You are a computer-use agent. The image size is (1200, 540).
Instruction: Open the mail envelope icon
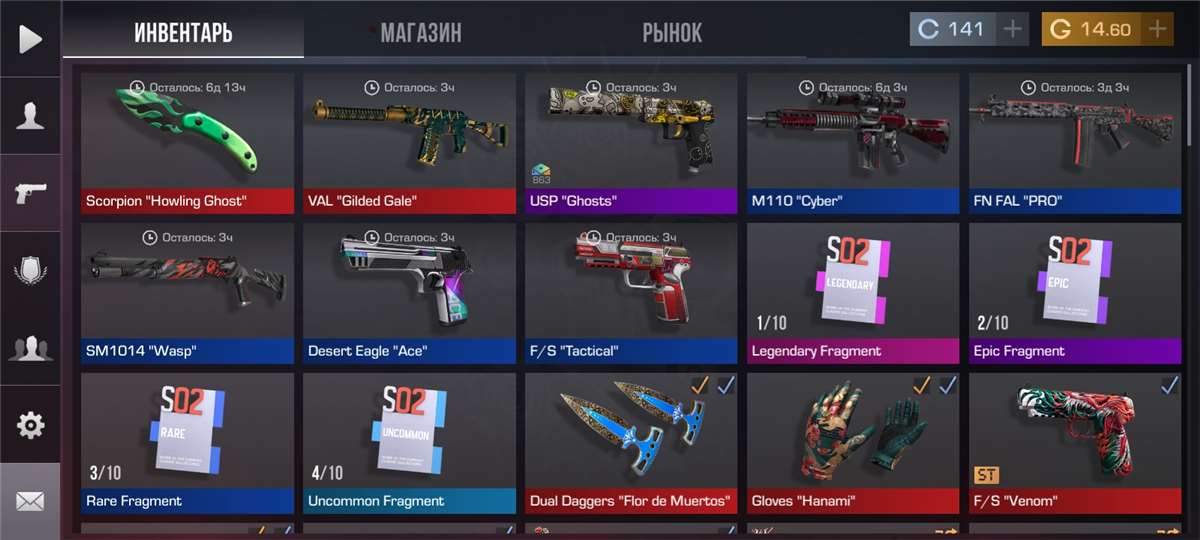[30, 501]
